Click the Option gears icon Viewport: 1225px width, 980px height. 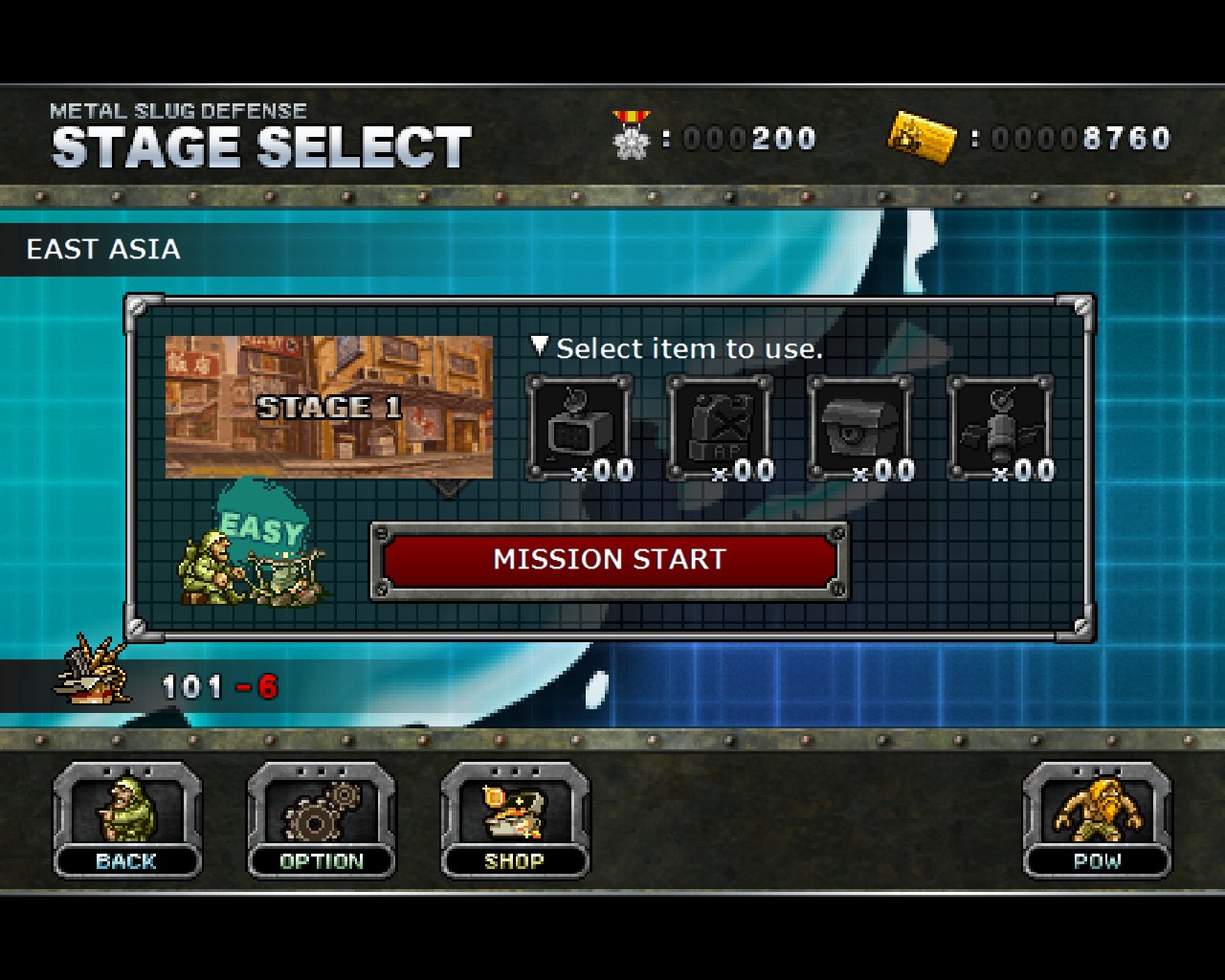(x=321, y=813)
